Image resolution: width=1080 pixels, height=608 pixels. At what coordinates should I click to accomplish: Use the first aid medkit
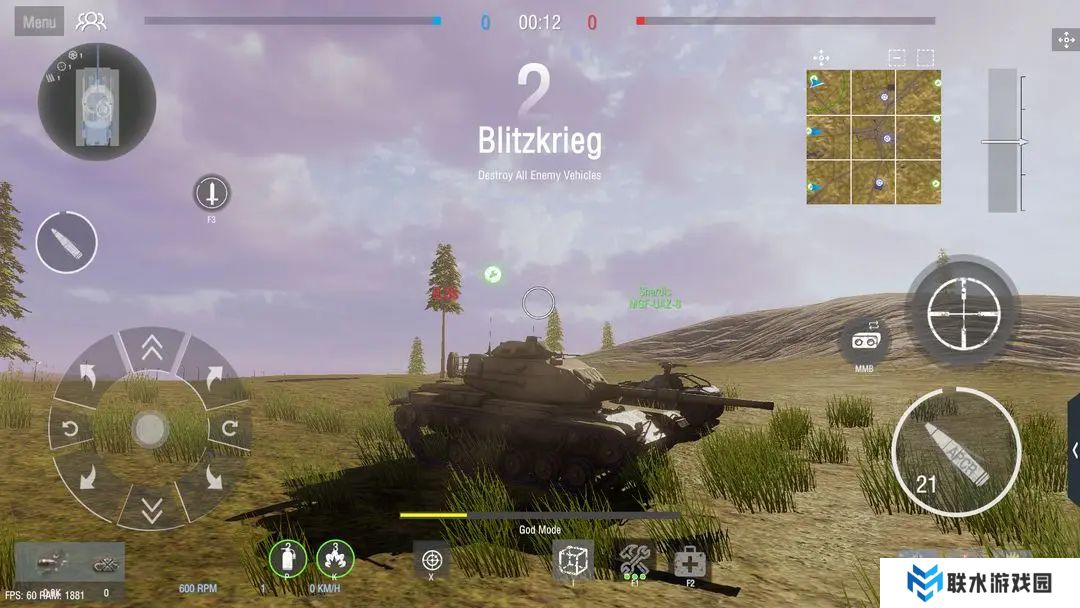(690, 561)
